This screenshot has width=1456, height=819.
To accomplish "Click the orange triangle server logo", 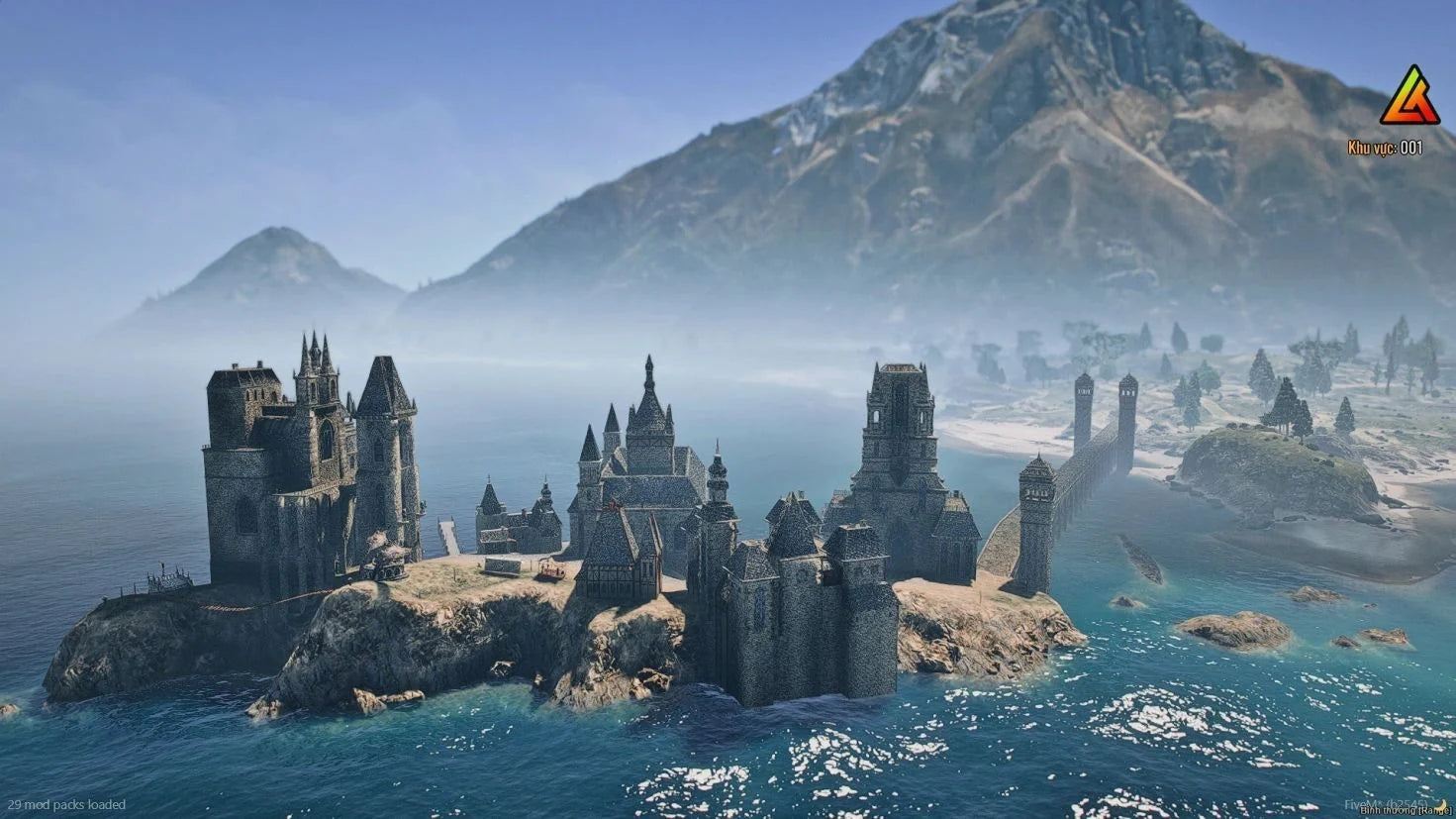I will (1409, 97).
